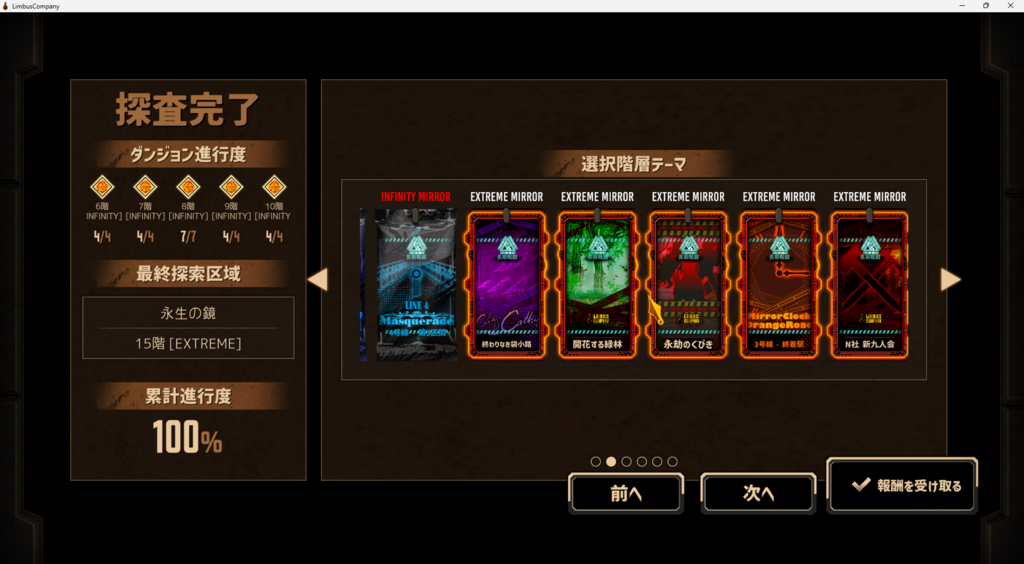Select the N社 新九人会 theme card

(x=869, y=285)
